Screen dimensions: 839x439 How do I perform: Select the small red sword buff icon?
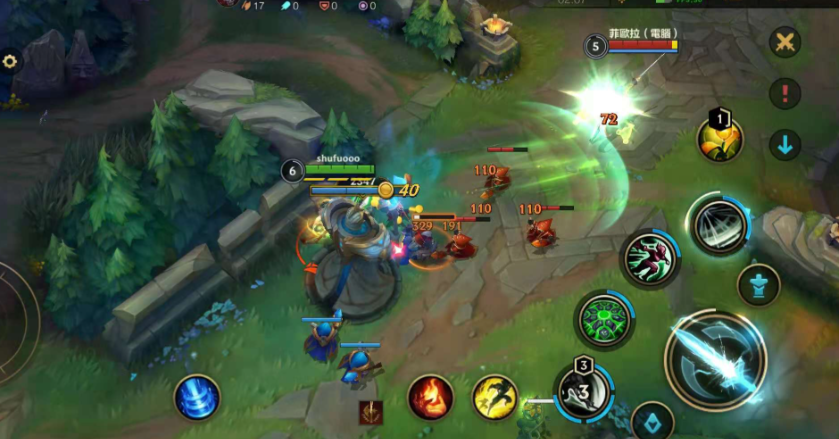tap(371, 411)
